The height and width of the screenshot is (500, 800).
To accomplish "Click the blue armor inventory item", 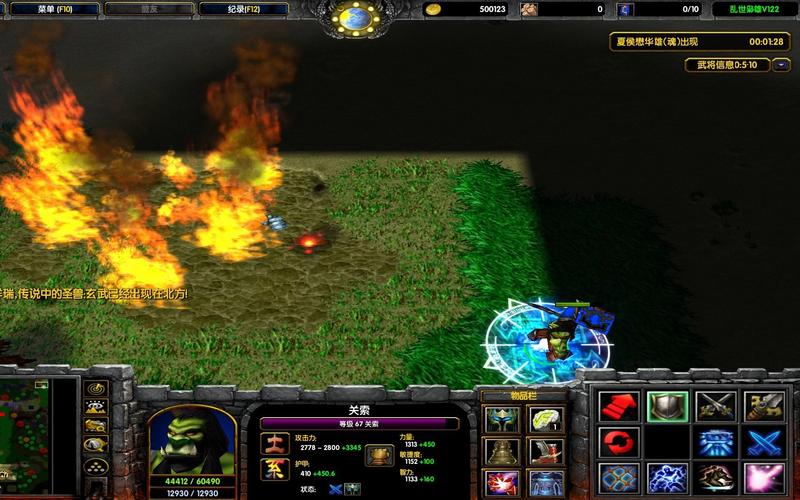I will coord(546,484).
